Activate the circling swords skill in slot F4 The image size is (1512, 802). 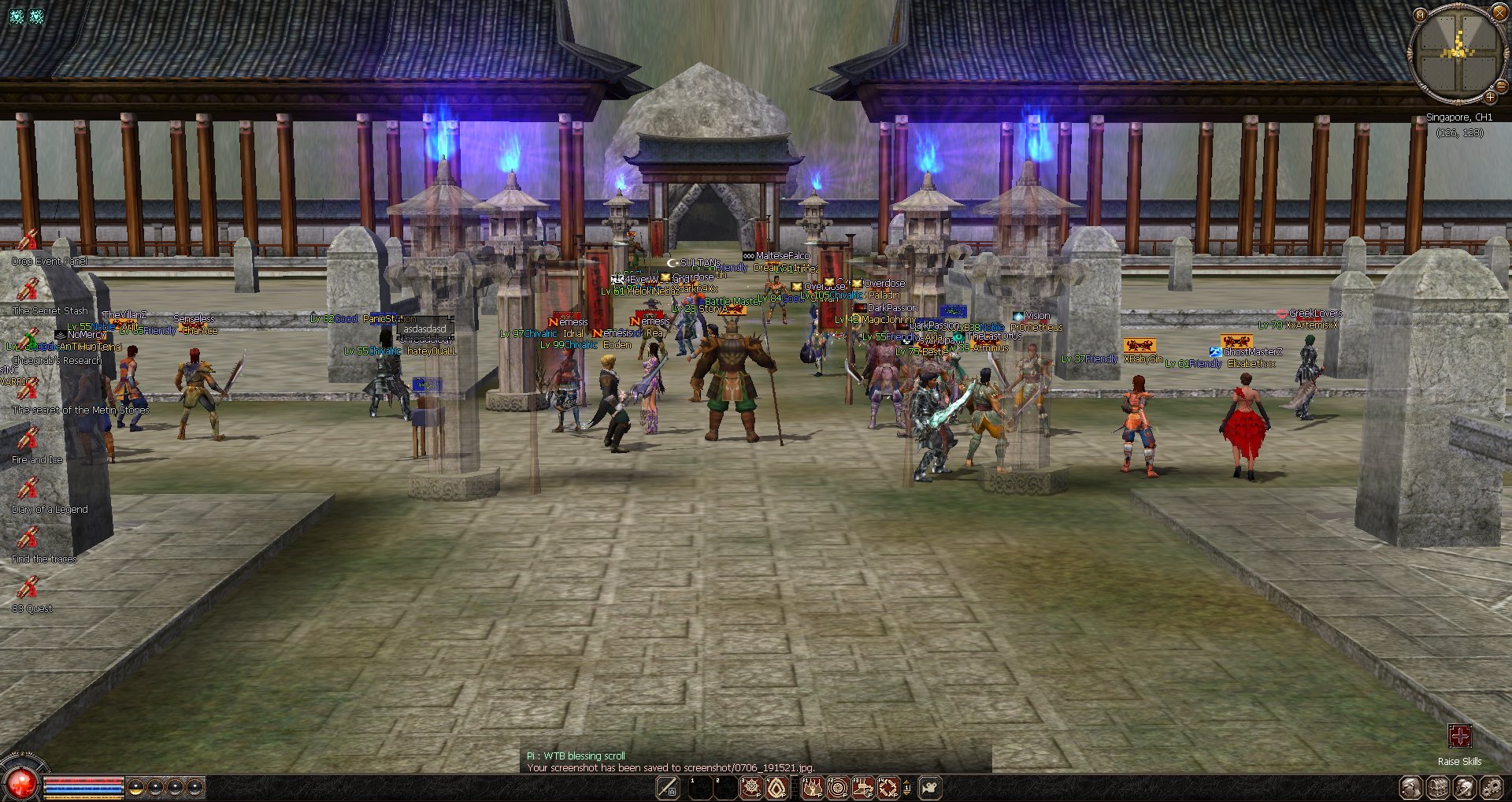click(888, 787)
